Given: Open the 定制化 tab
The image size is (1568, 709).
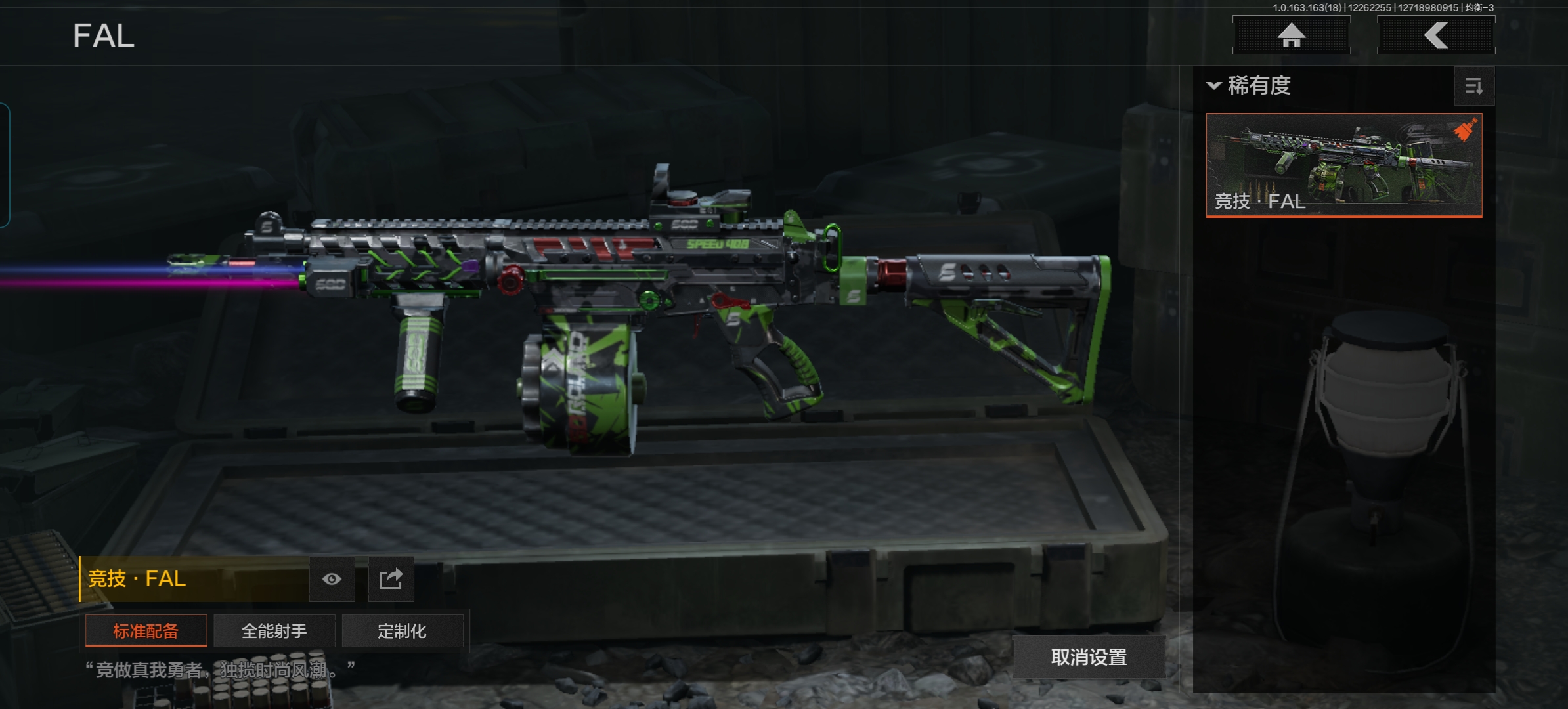Looking at the screenshot, I should [402, 631].
